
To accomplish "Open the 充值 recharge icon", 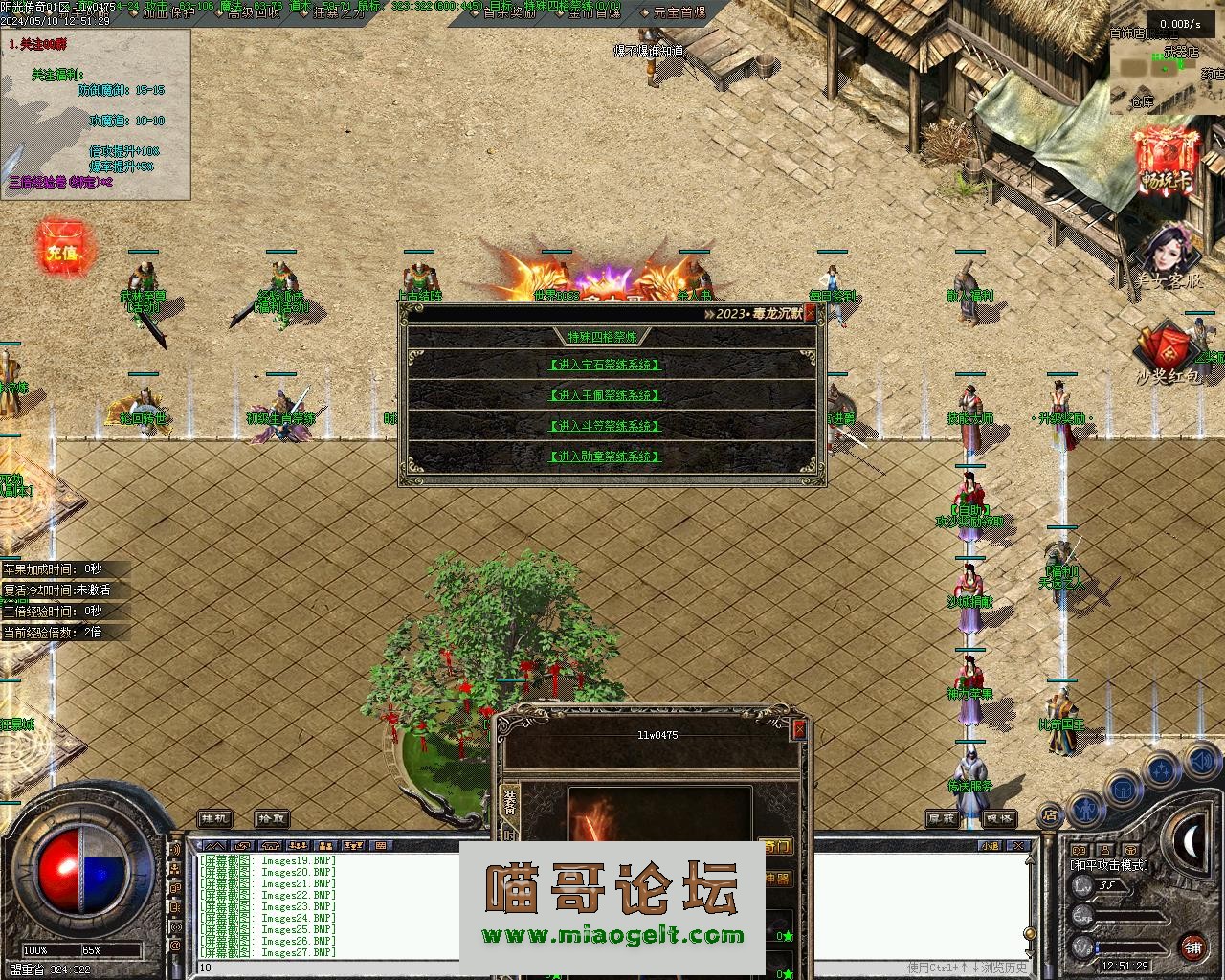I will (x=61, y=252).
